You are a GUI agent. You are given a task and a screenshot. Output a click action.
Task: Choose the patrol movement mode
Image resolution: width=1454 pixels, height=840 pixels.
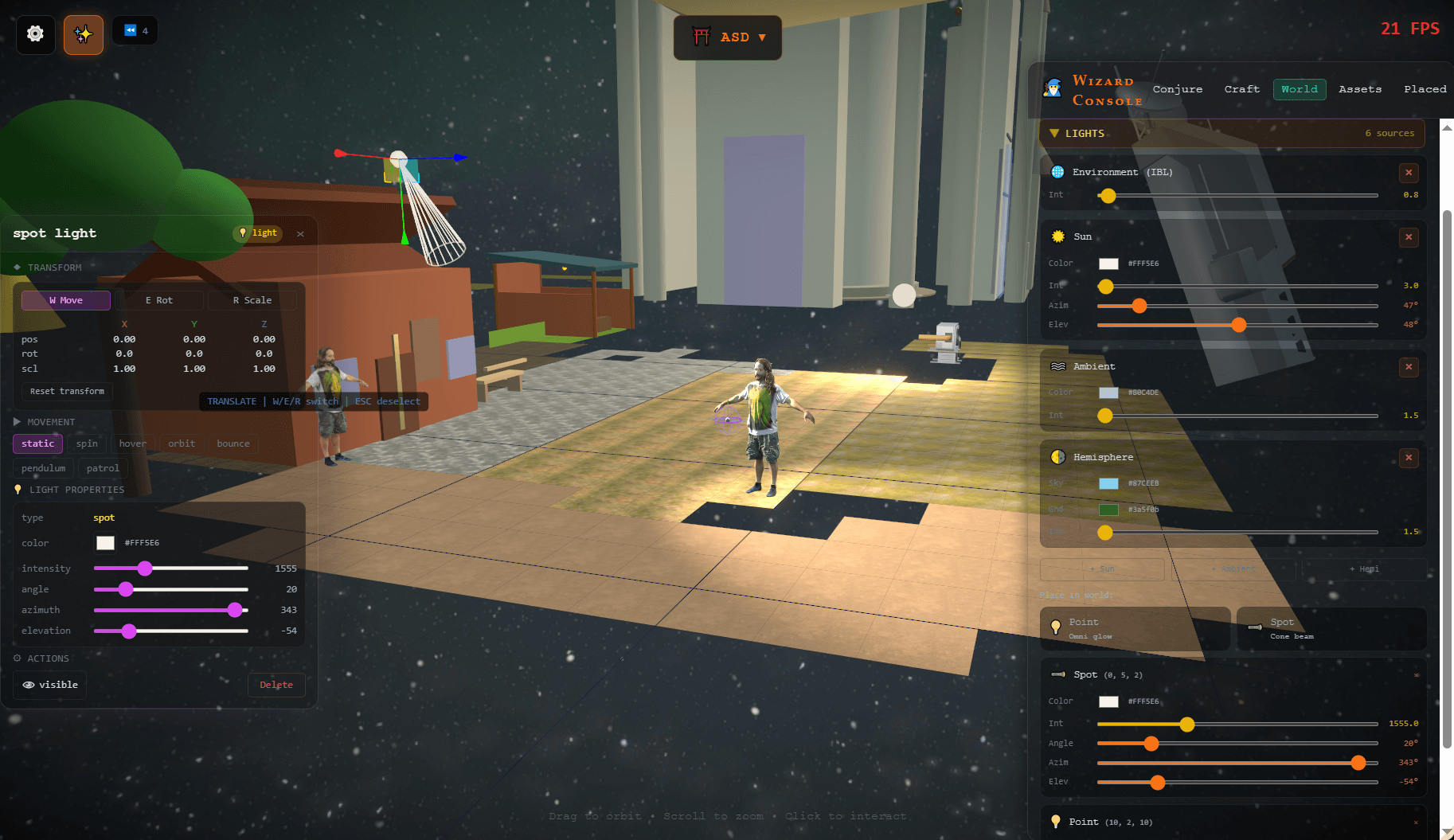tap(103, 469)
